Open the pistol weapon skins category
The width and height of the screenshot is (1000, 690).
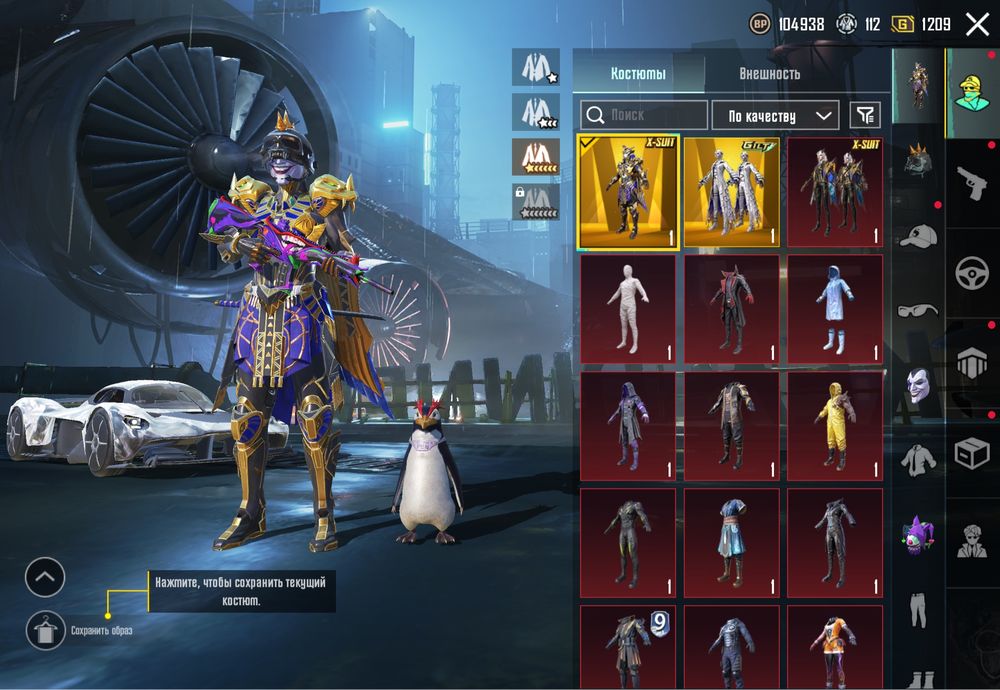(971, 184)
